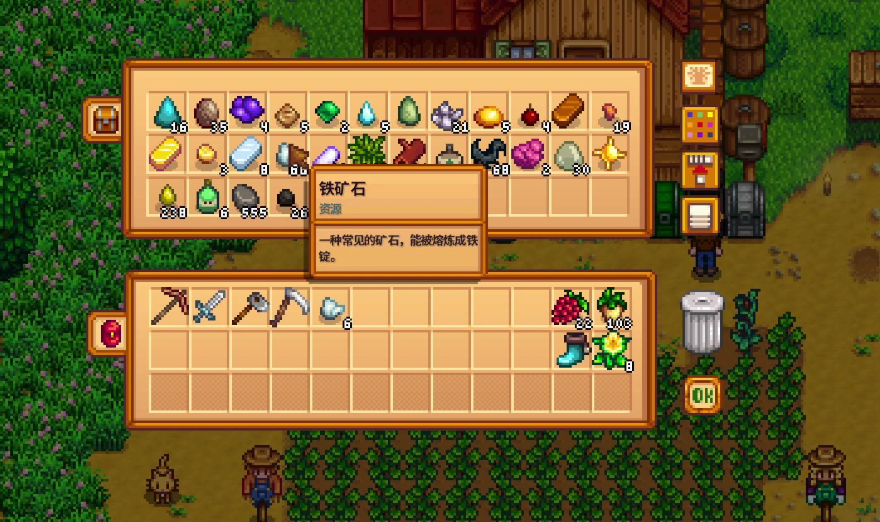Pick the green potion bottle stack

207,196
